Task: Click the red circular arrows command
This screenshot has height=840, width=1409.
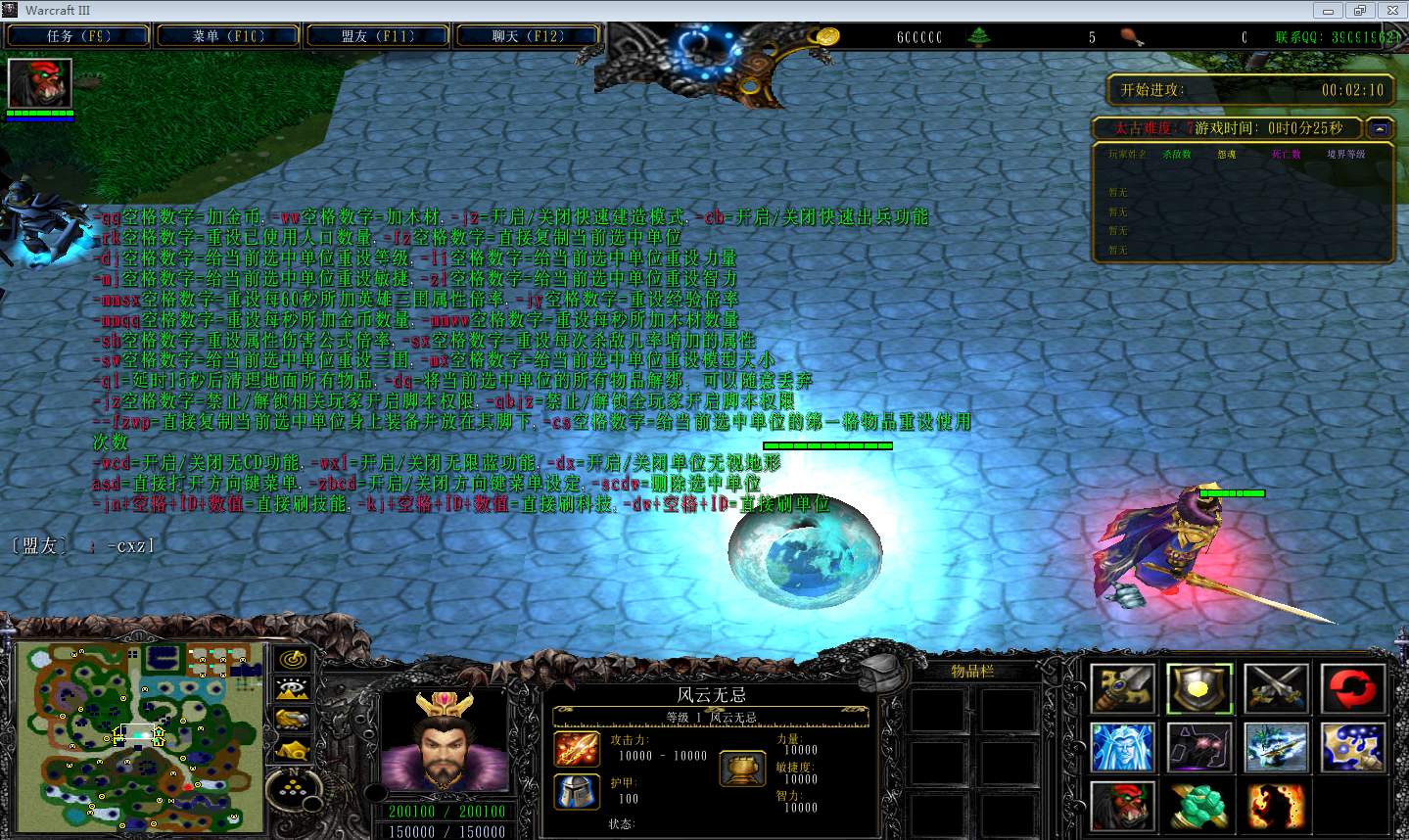Action: (1352, 688)
